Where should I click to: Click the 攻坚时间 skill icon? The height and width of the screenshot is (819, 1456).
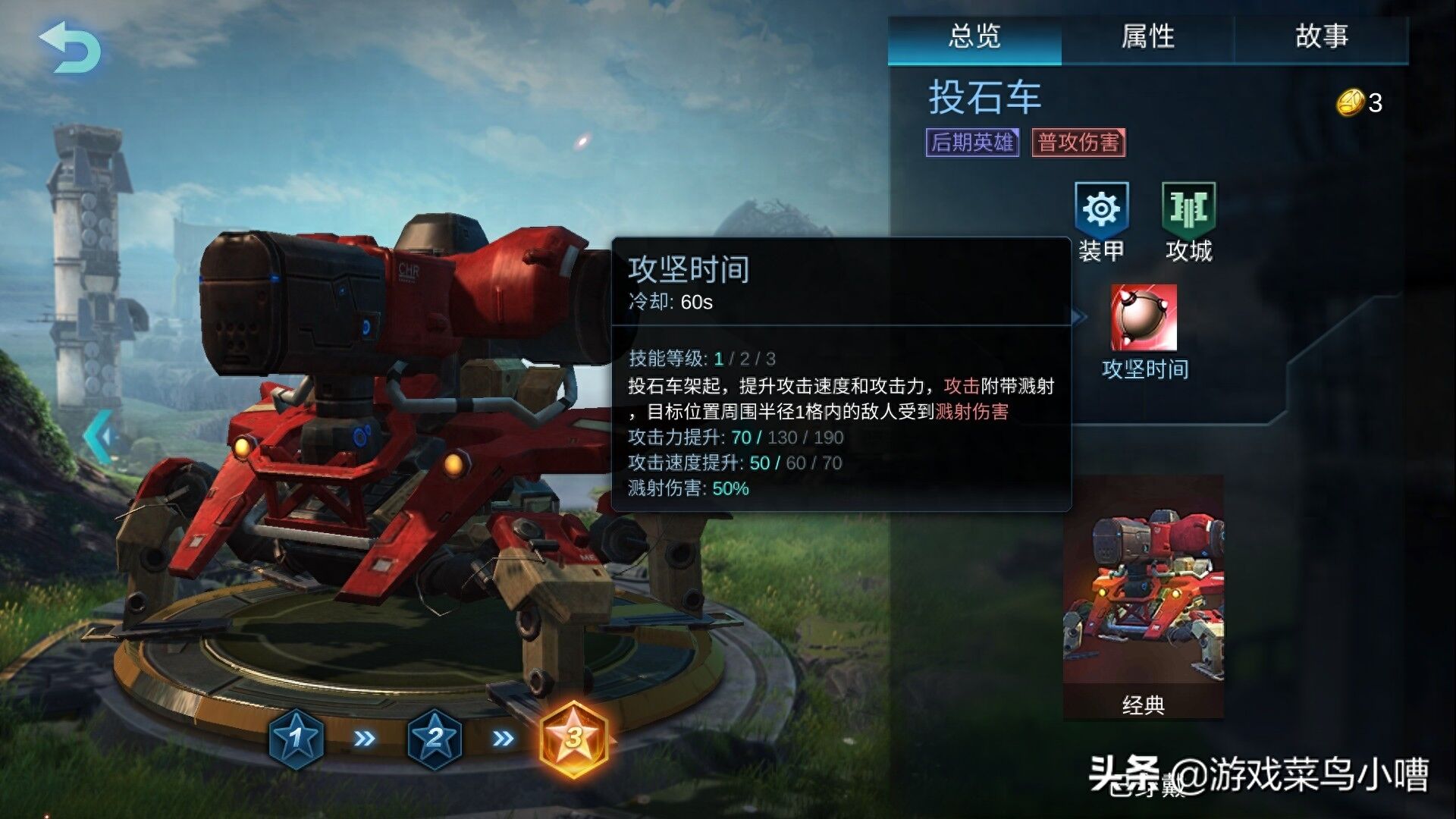1144,318
